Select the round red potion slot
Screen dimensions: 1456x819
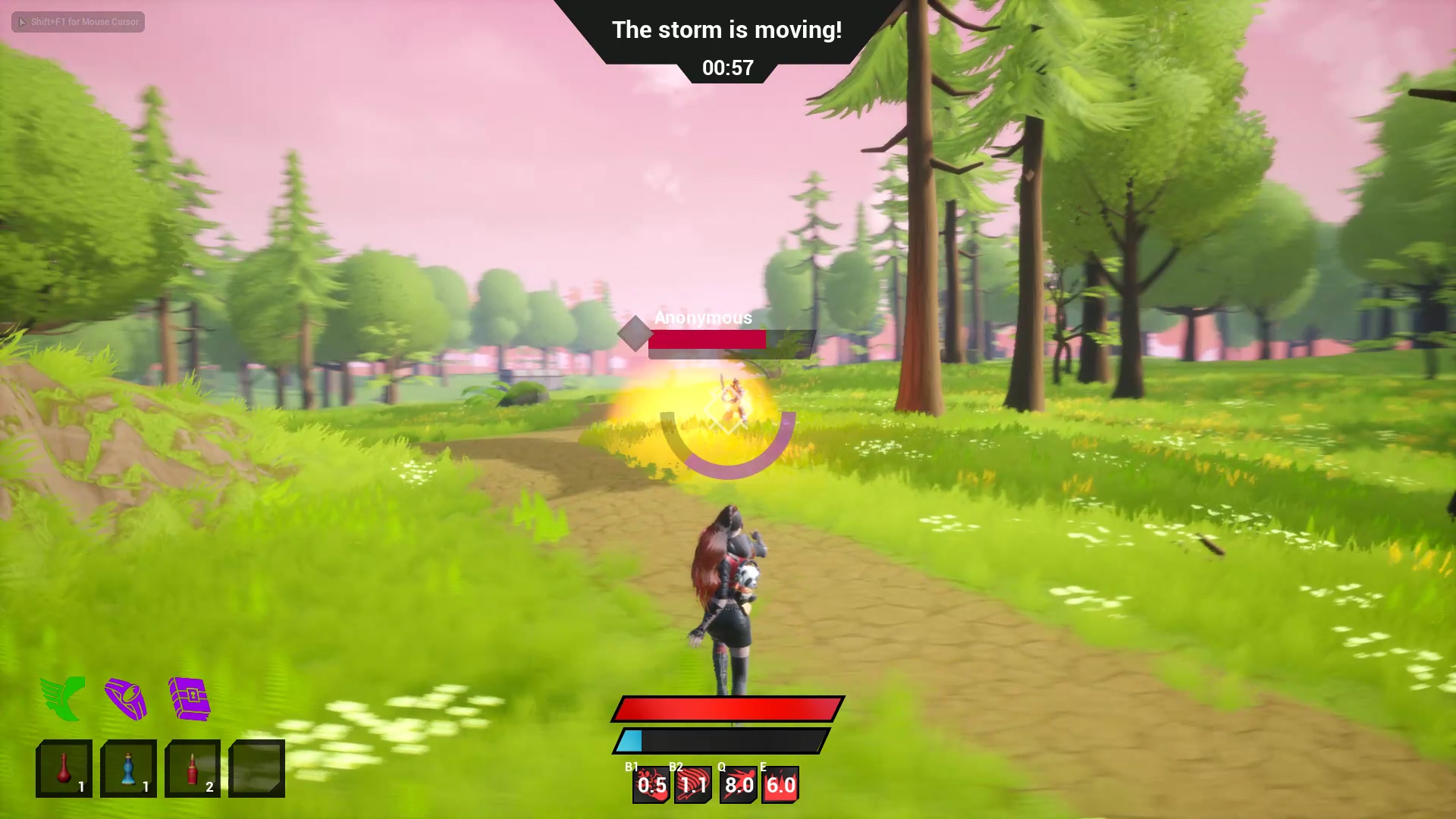pos(64,768)
